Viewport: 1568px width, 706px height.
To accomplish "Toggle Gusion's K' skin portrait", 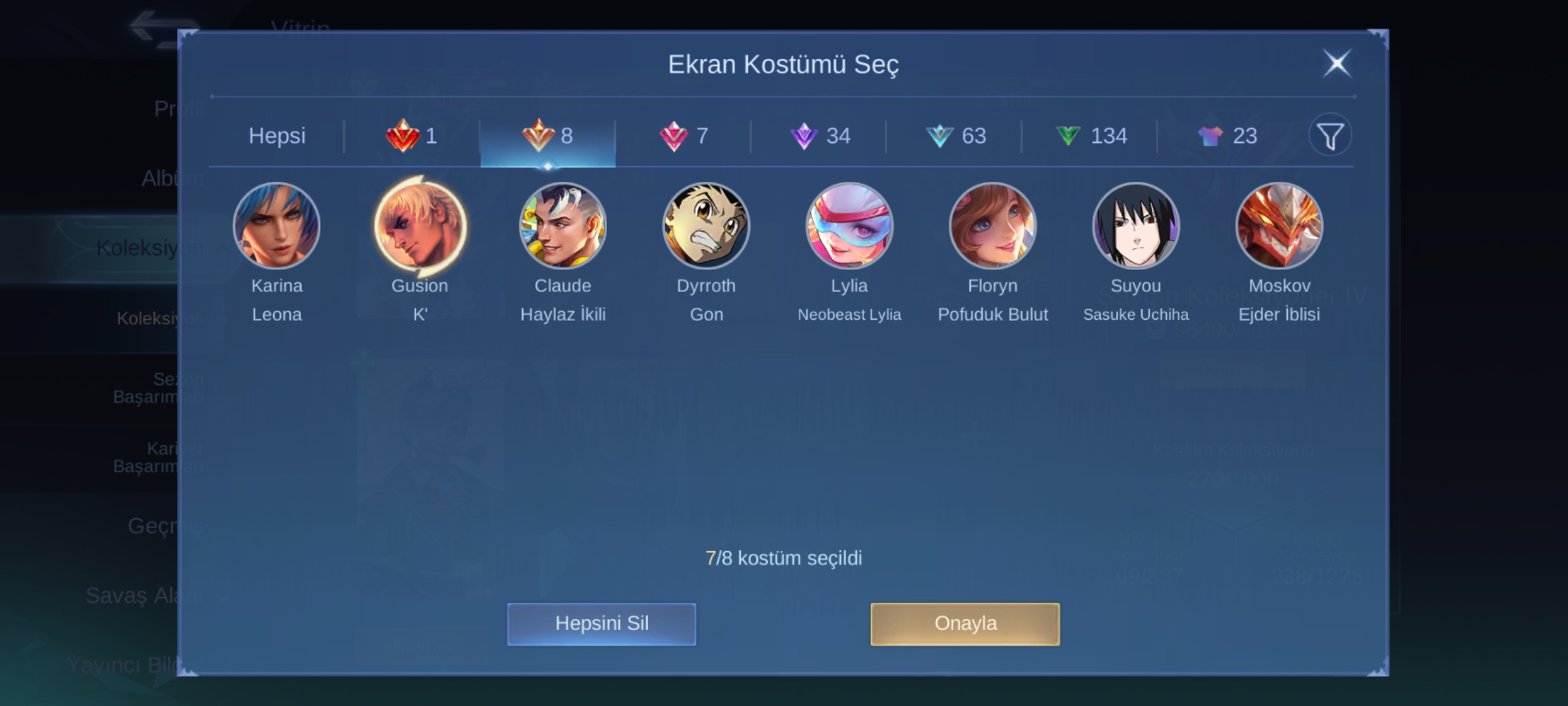I will click(x=420, y=226).
